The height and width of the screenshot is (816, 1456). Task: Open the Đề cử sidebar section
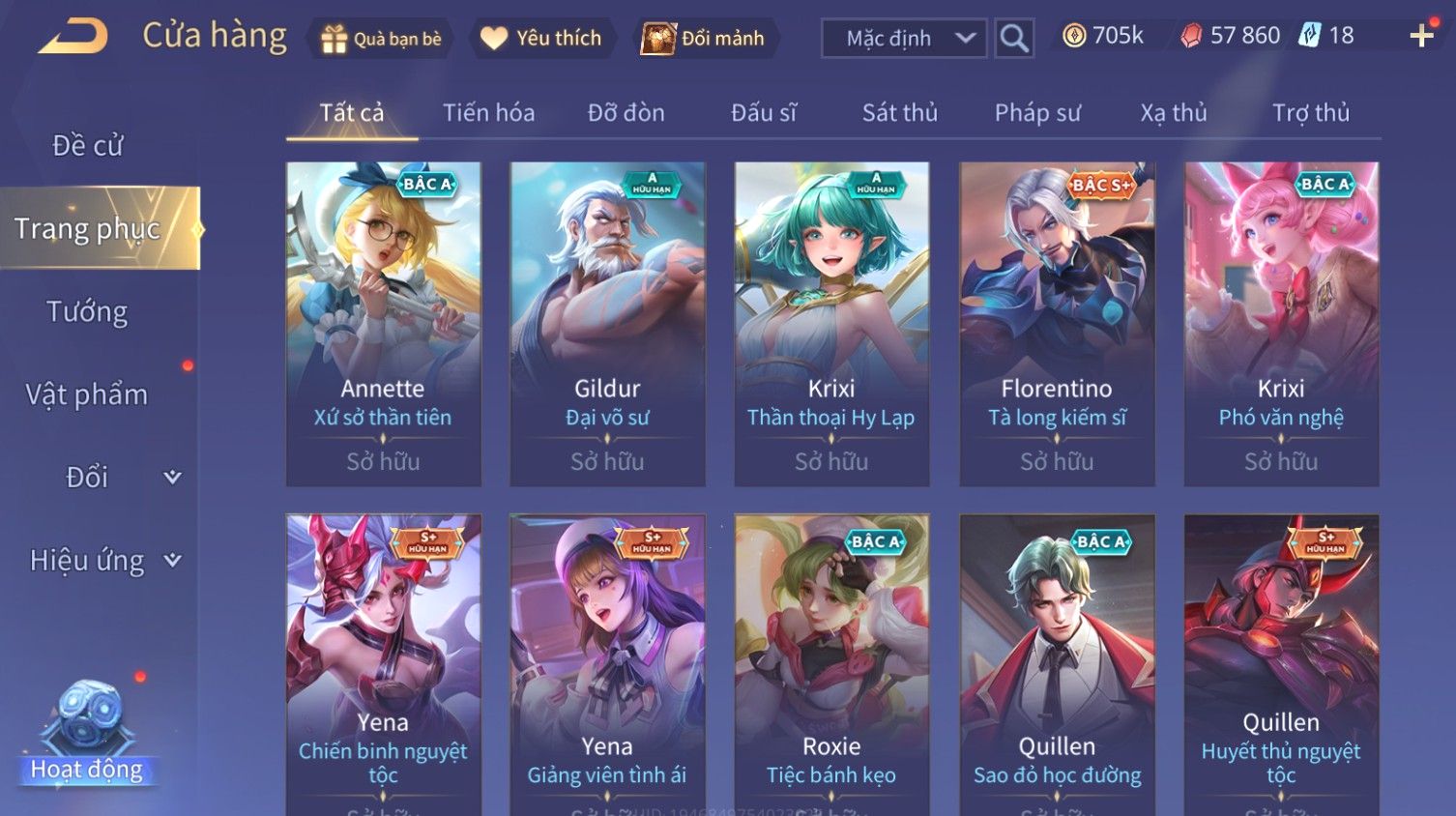(x=88, y=146)
